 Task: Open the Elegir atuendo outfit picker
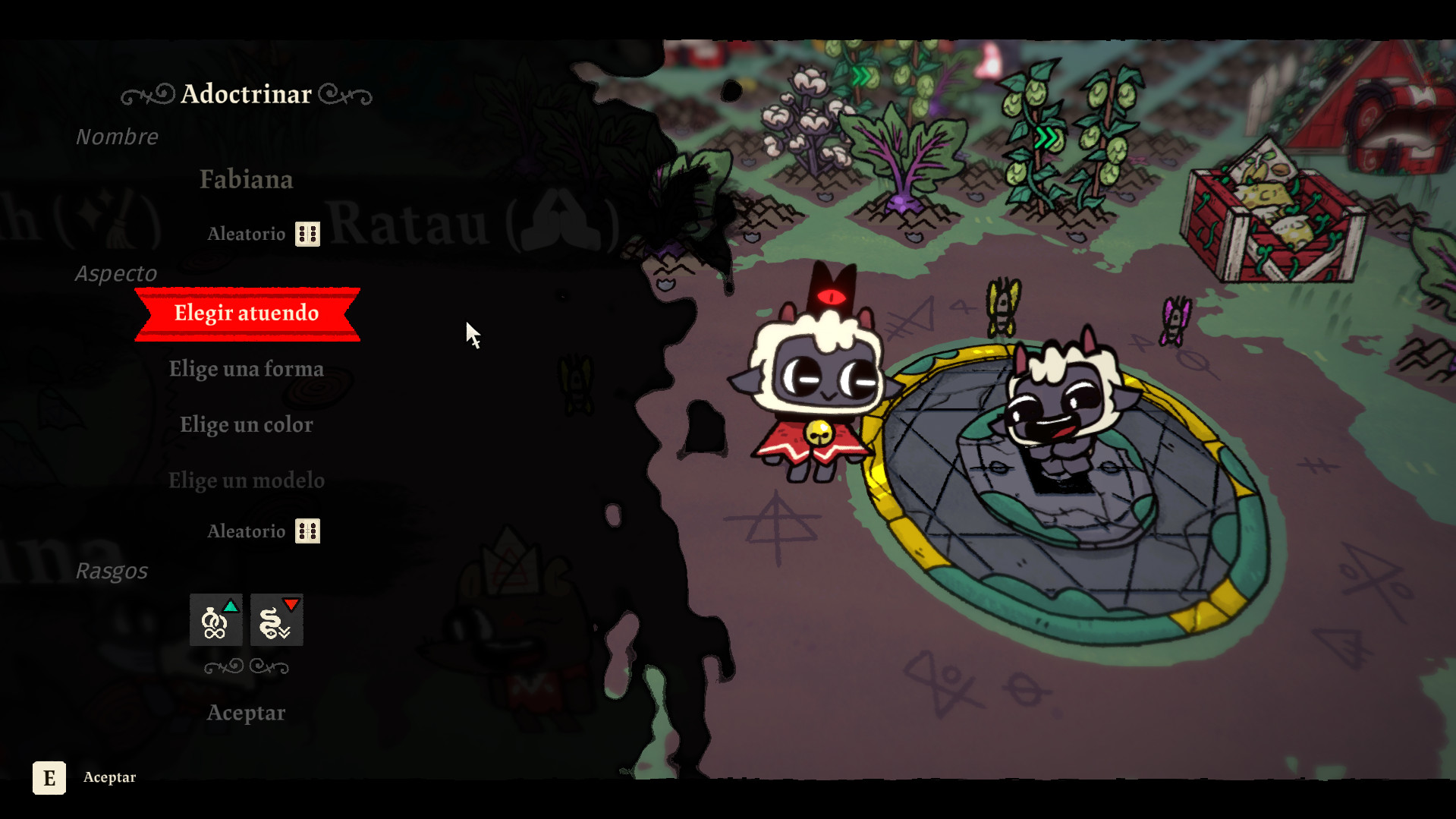(x=246, y=313)
